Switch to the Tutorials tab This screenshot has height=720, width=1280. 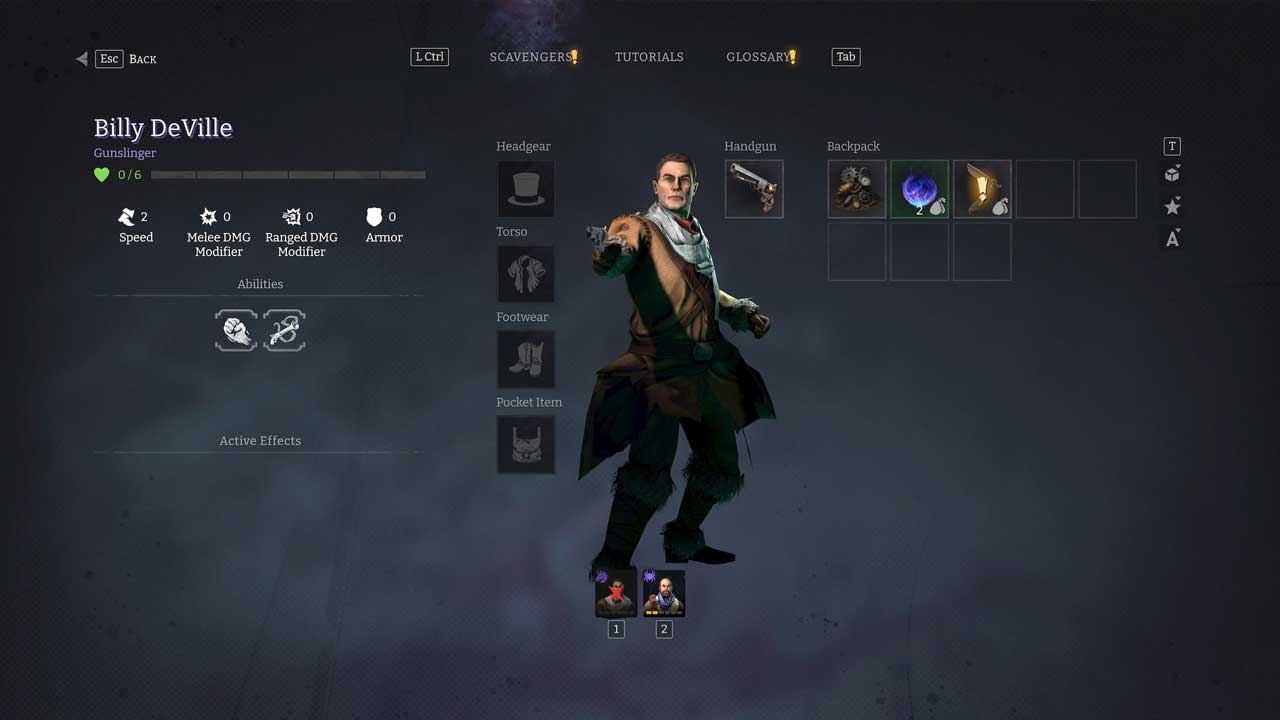(x=649, y=57)
